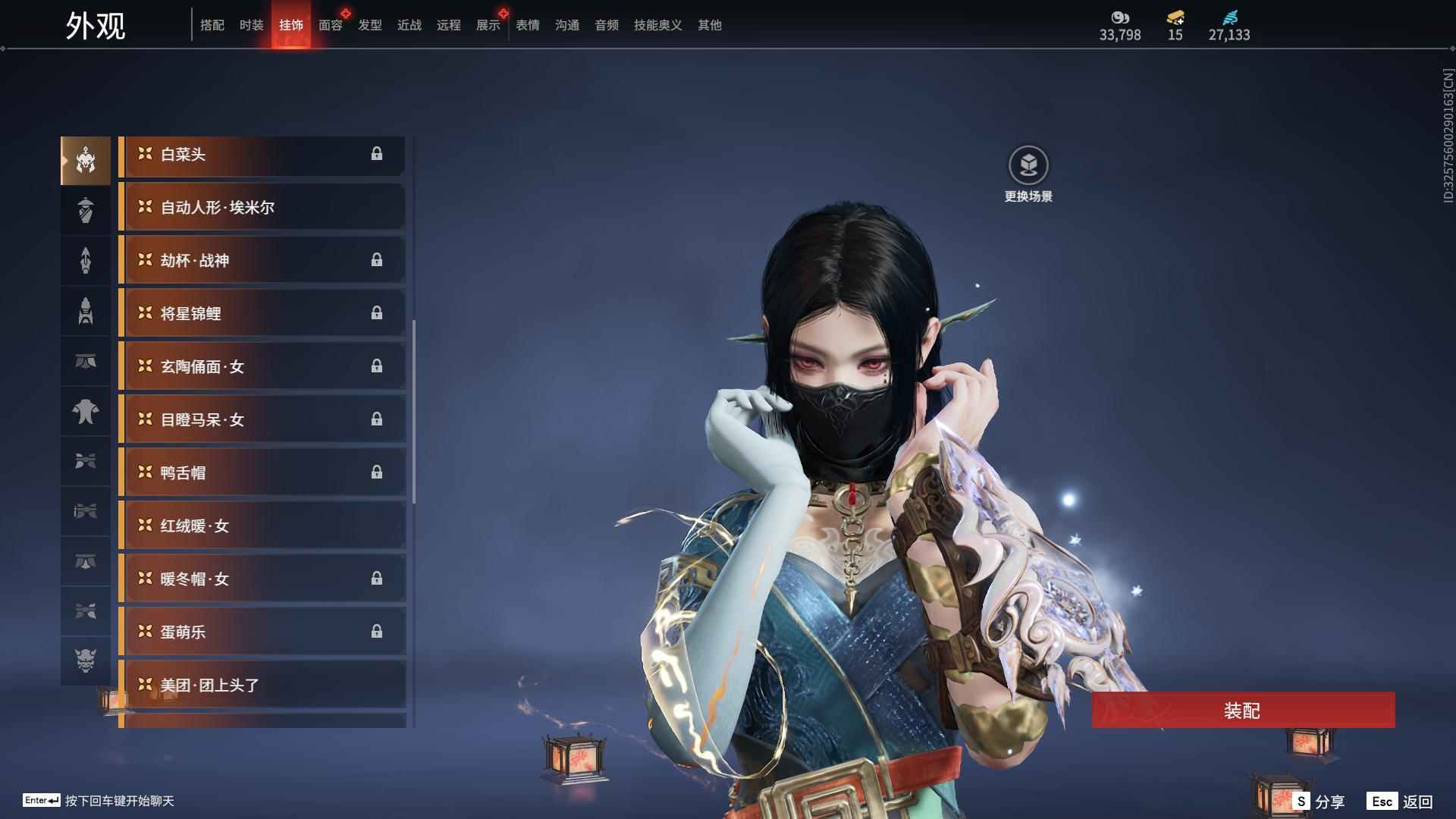Click the lock icon on 劫杯·战神
This screenshot has width=1456, height=819.
(378, 260)
